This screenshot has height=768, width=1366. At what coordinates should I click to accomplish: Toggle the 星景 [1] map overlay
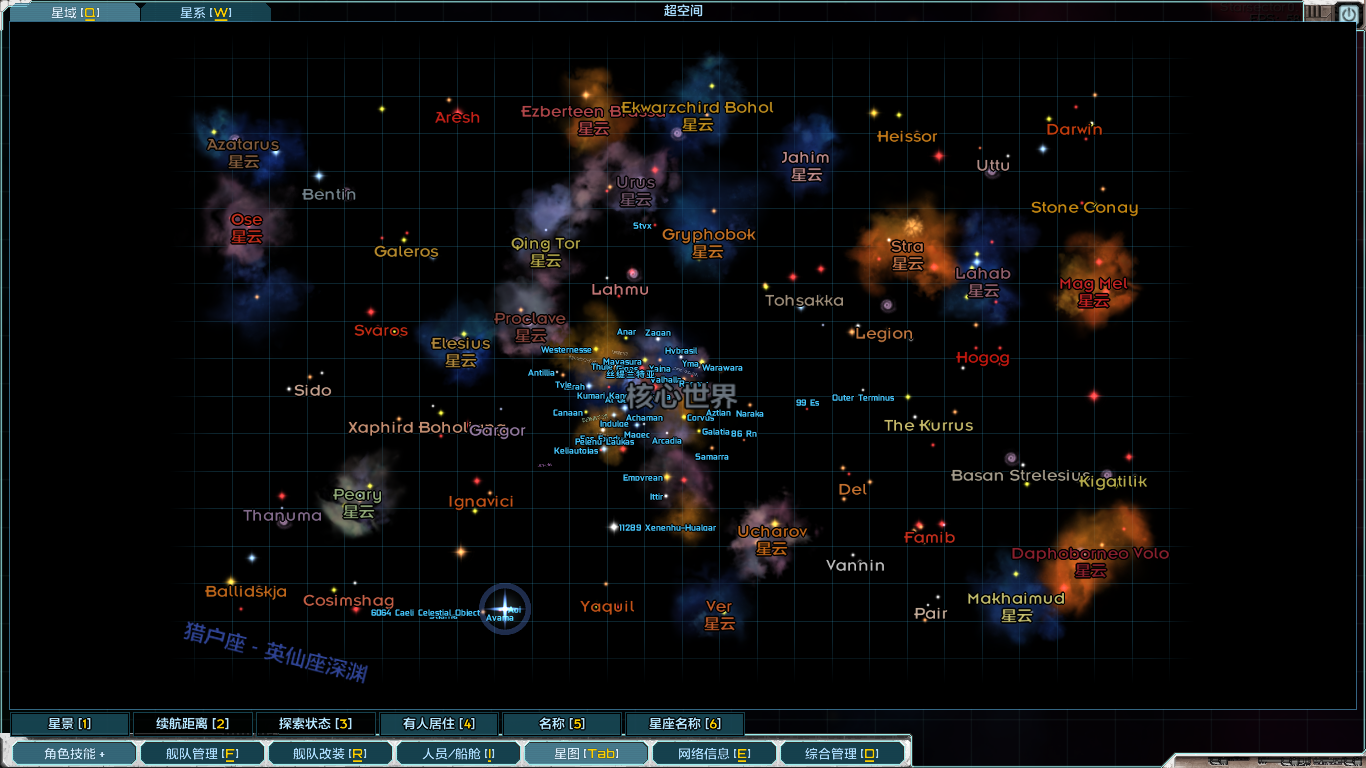[67, 722]
